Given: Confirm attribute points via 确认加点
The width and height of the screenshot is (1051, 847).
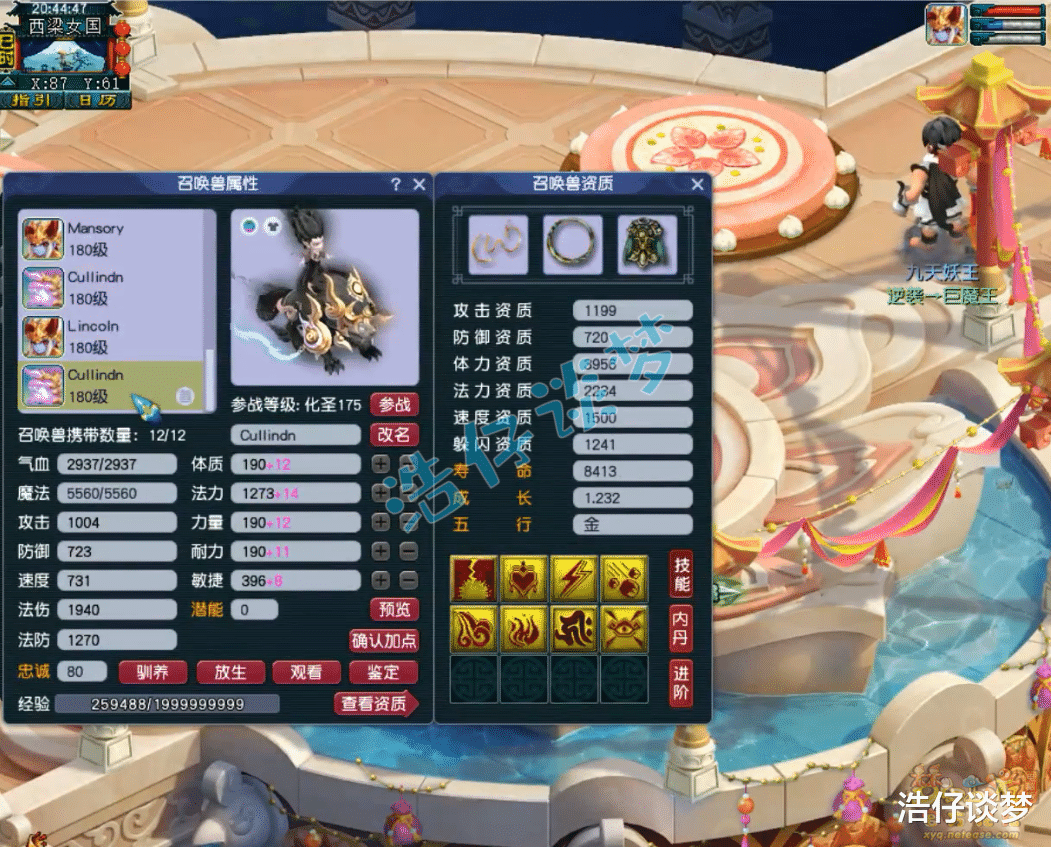Looking at the screenshot, I should pos(384,641).
